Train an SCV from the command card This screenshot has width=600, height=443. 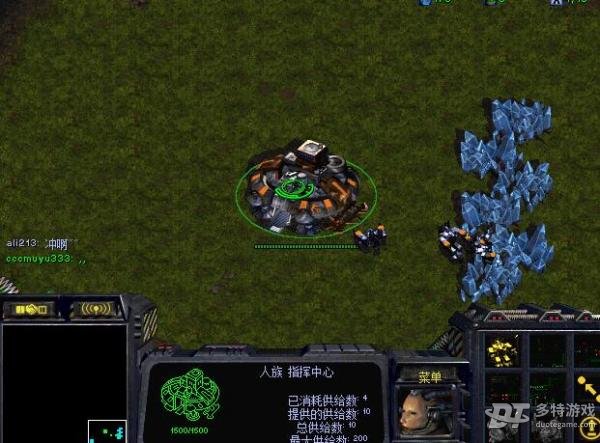(x=502, y=352)
